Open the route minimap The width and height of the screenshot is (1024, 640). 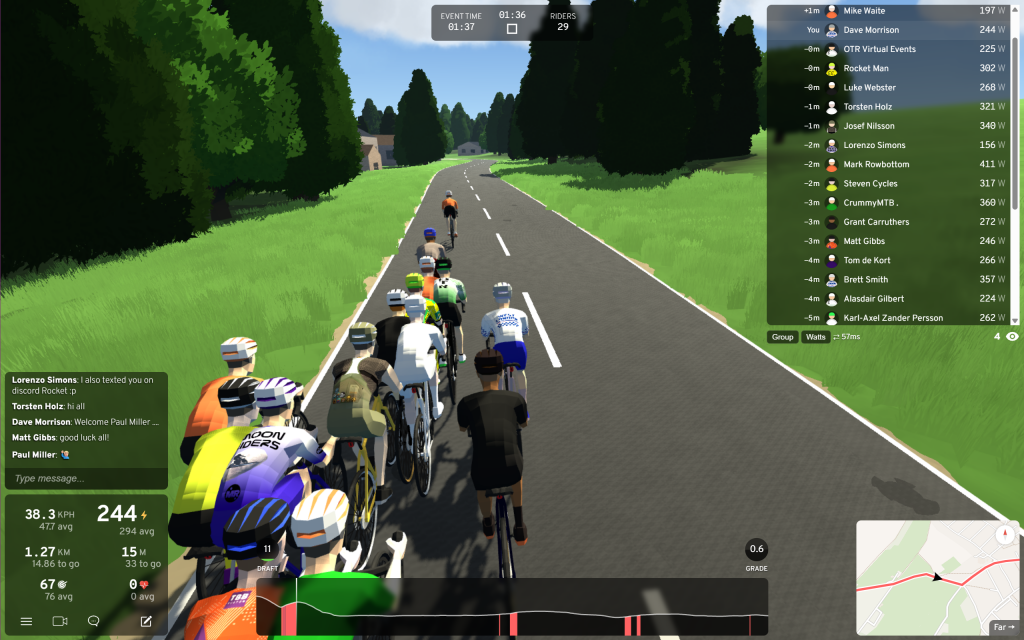point(930,575)
